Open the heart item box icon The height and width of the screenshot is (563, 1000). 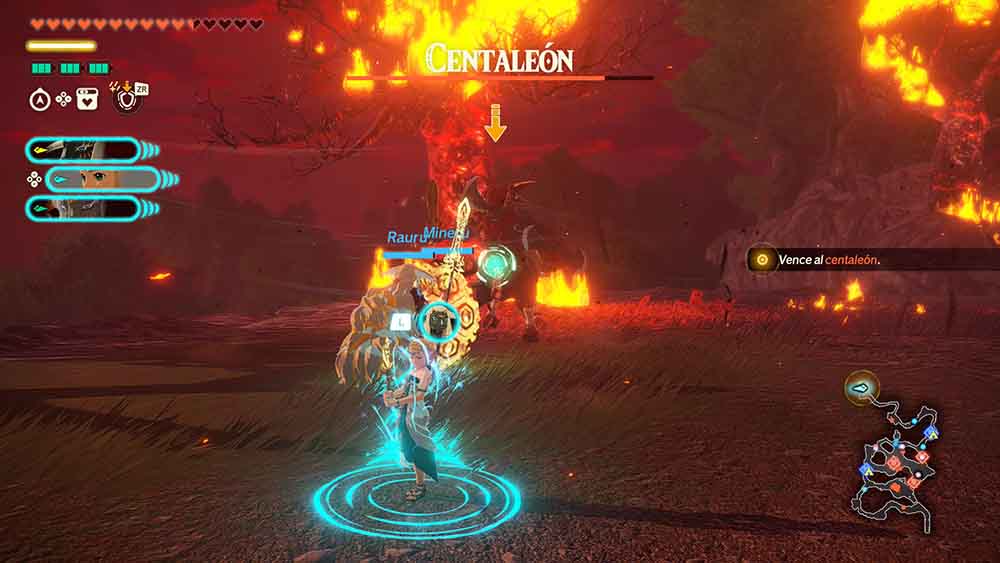pos(87,99)
